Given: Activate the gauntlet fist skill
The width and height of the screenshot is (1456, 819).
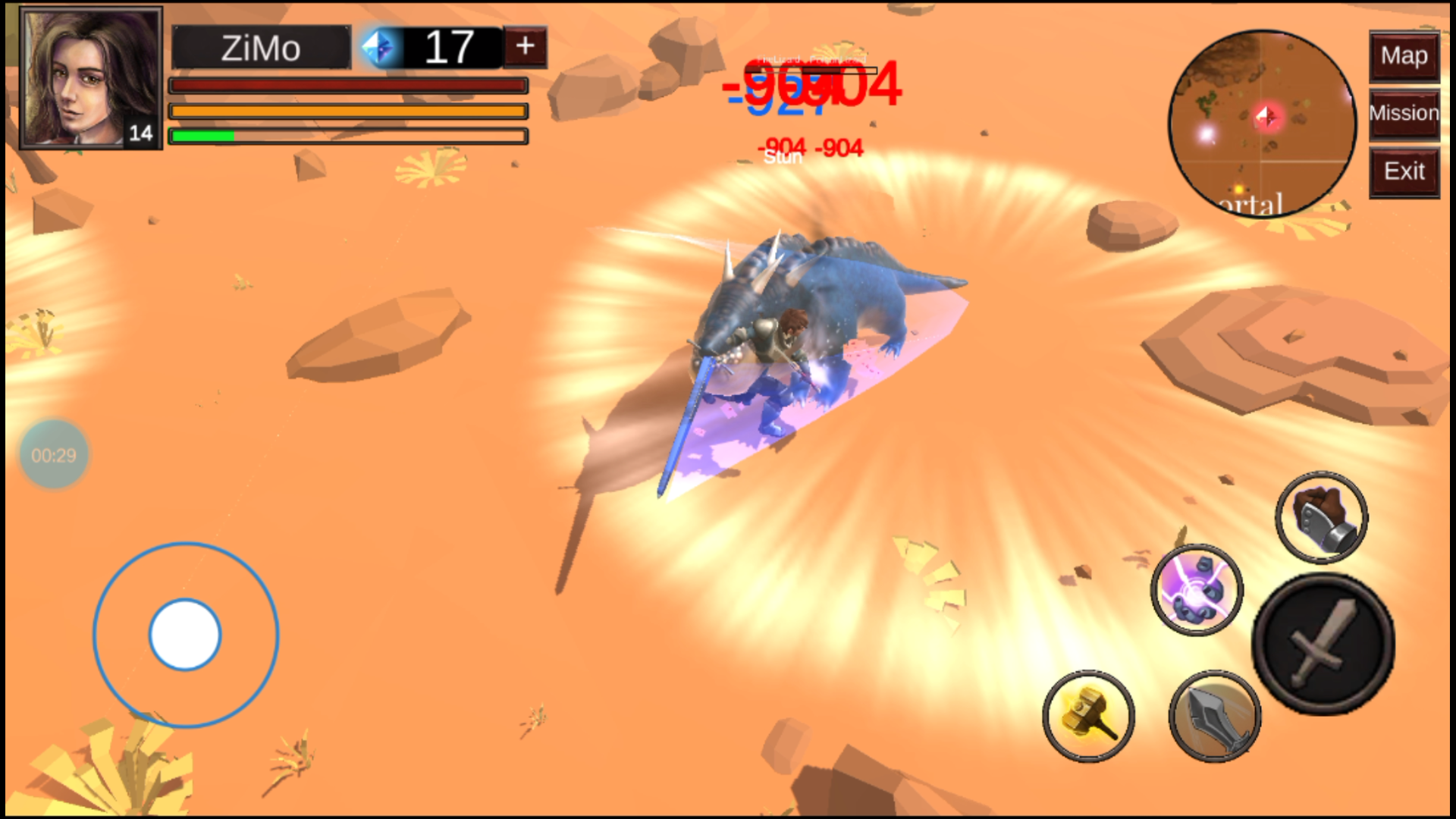Looking at the screenshot, I should pyautogui.click(x=1321, y=517).
